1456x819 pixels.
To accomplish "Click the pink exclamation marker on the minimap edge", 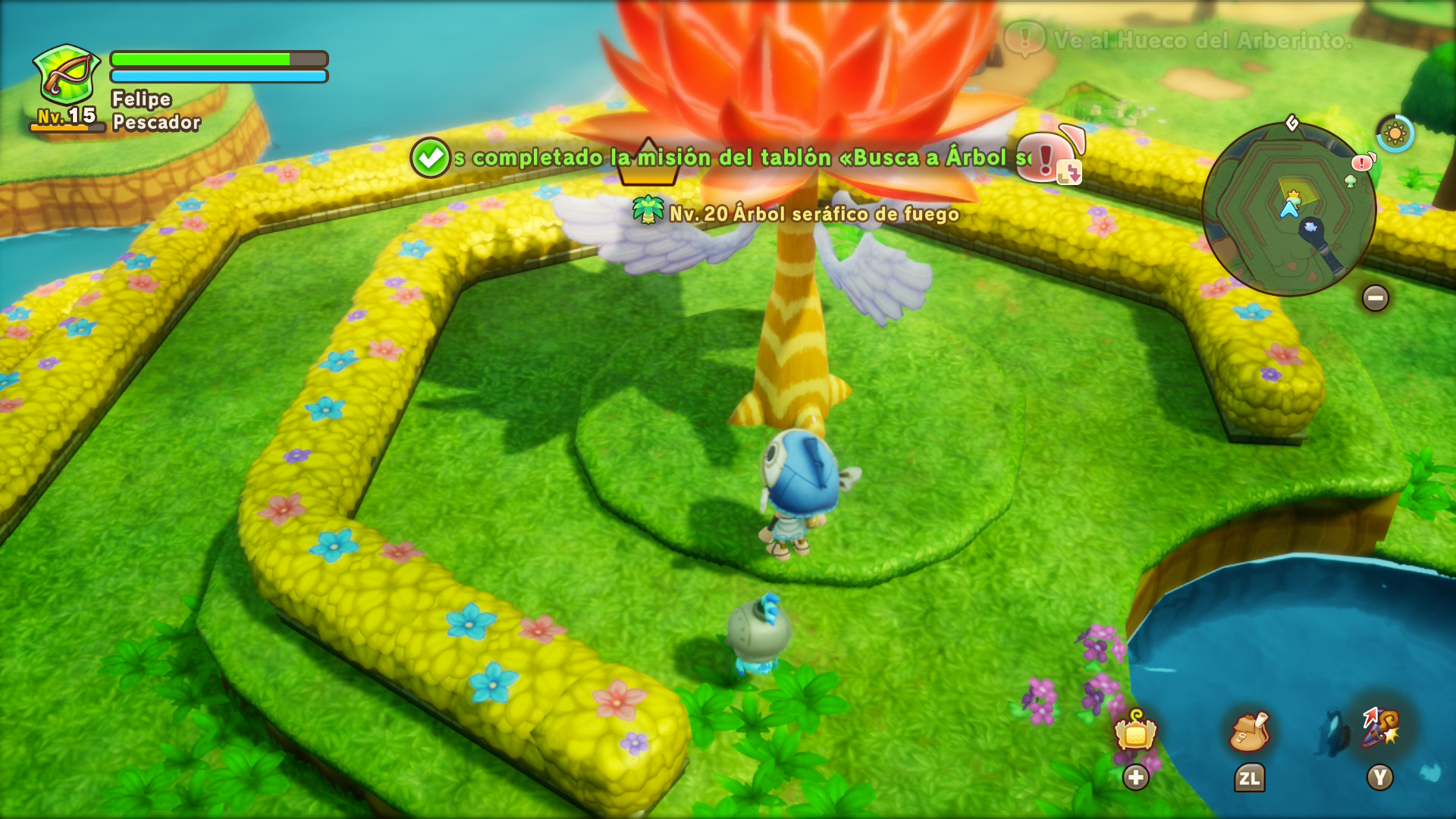I will point(1363,162).
